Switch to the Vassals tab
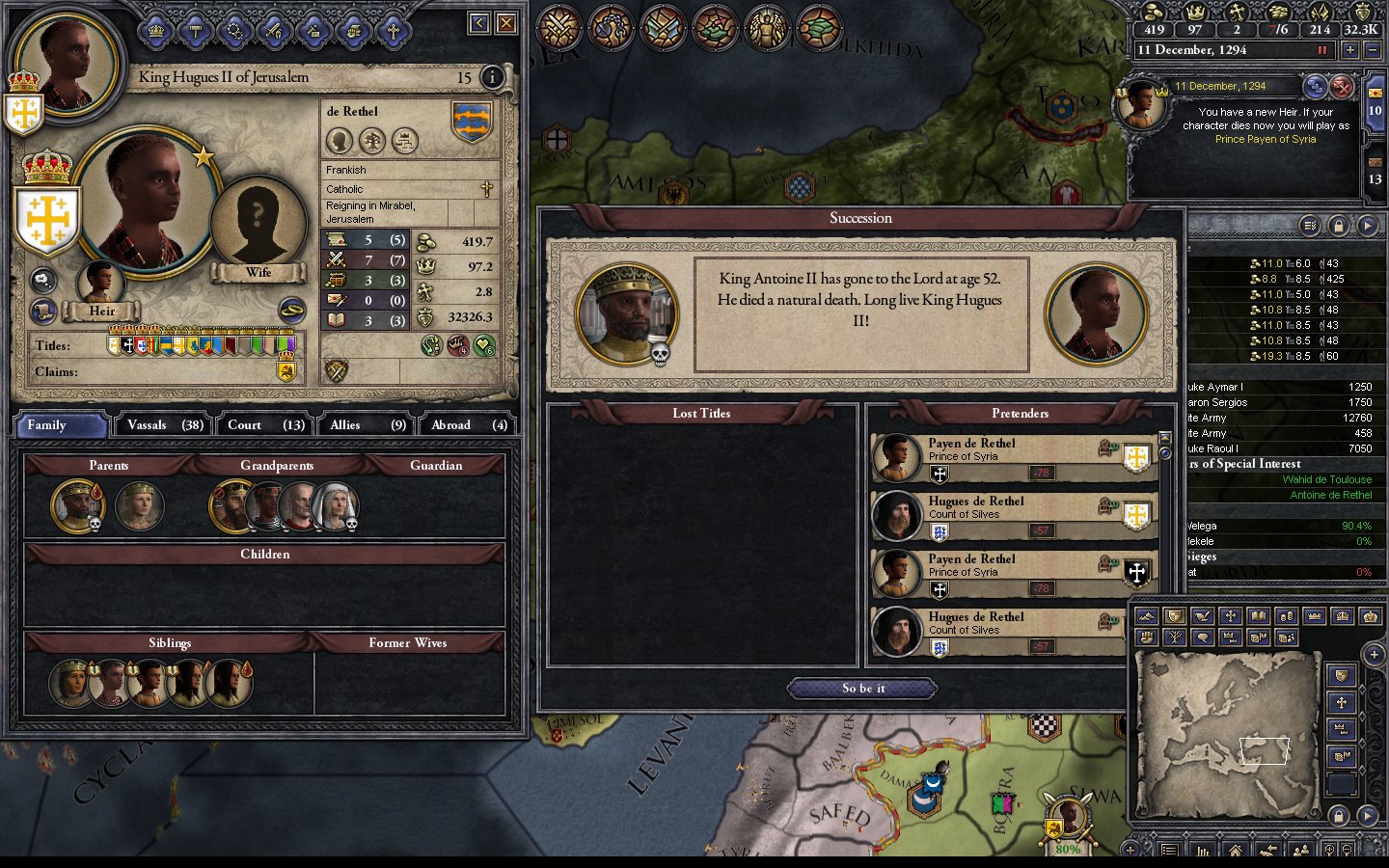 (164, 425)
